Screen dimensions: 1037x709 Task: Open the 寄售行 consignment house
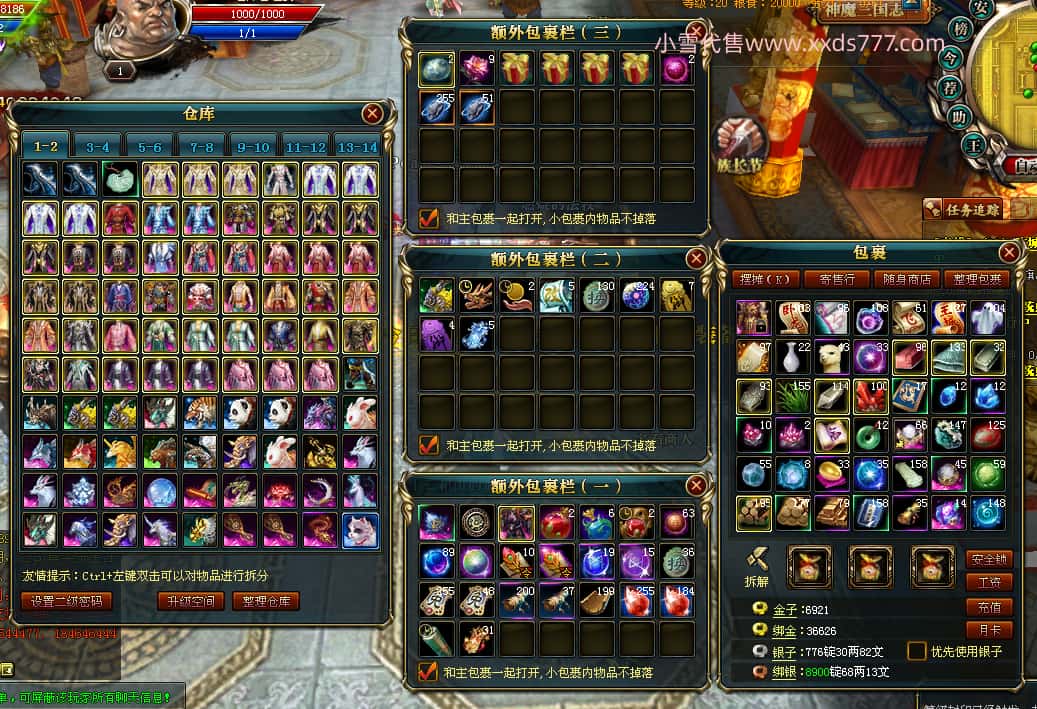pyautogui.click(x=836, y=279)
